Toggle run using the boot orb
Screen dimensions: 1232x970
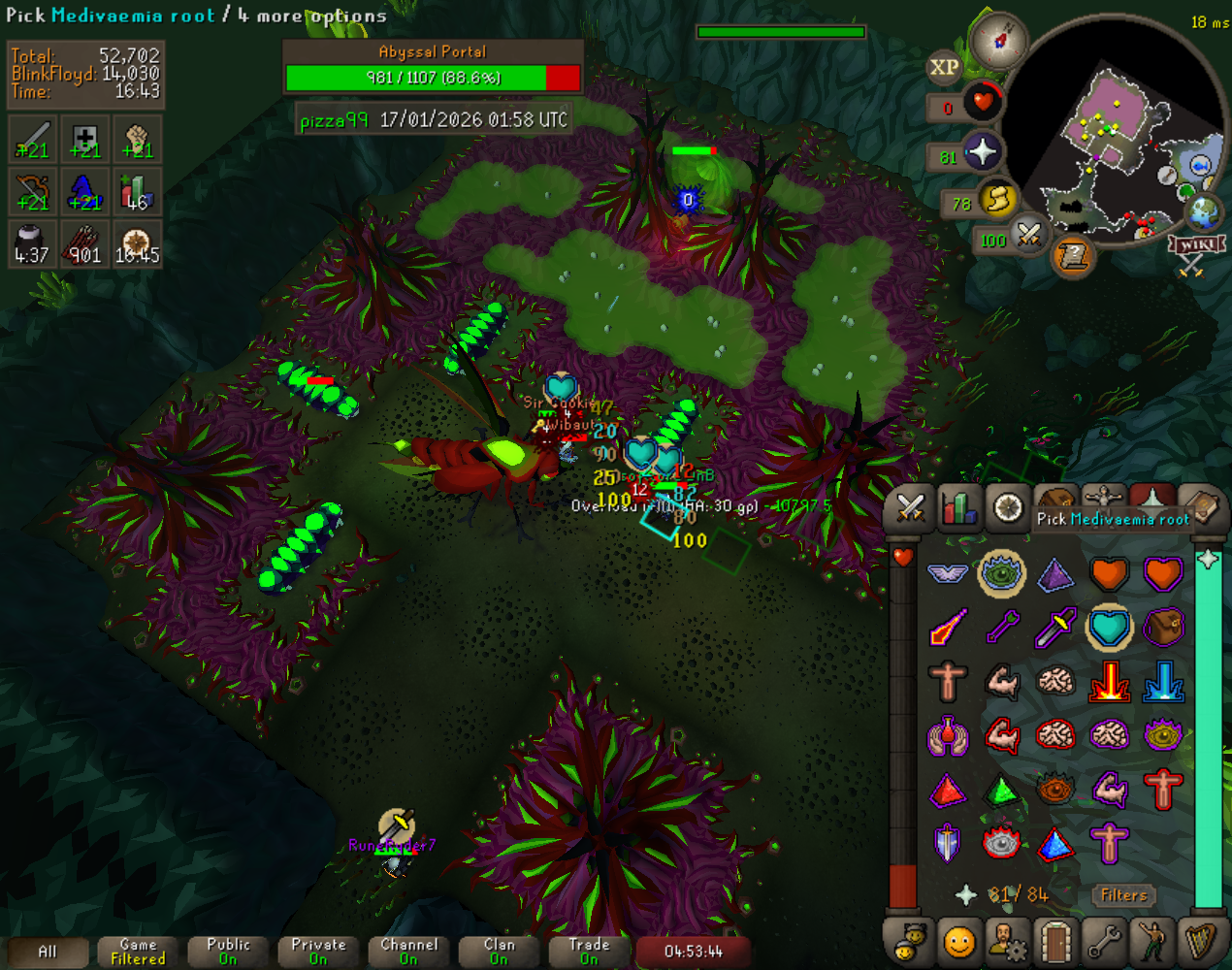click(997, 201)
